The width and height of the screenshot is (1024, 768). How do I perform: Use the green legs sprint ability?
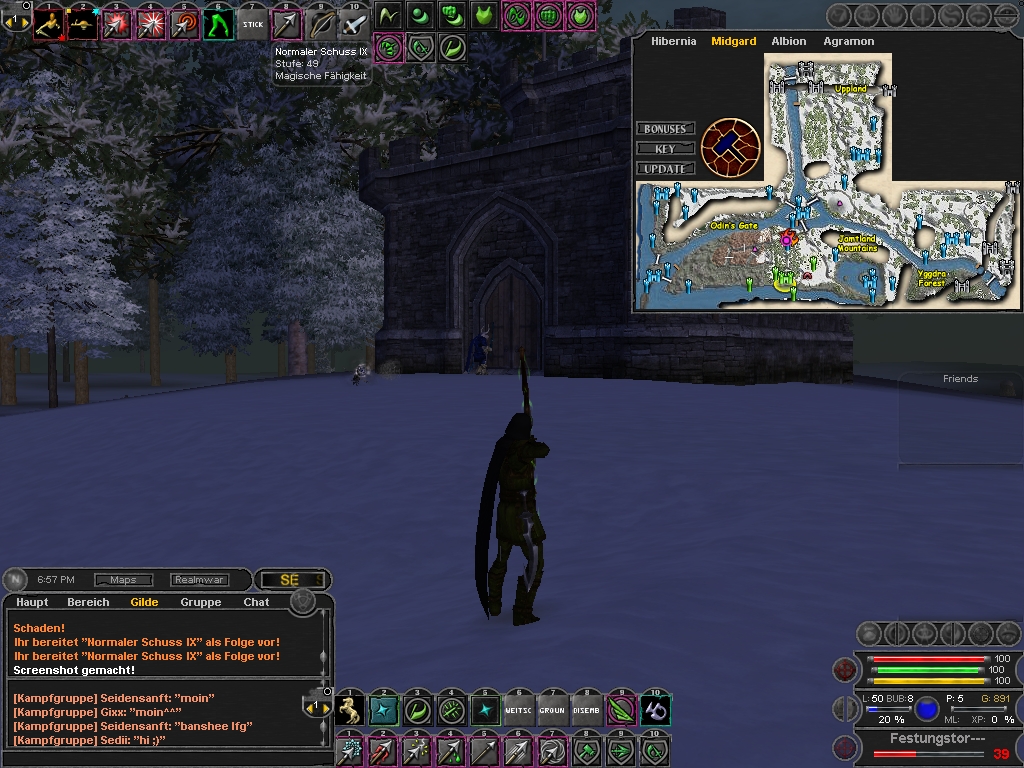point(219,24)
